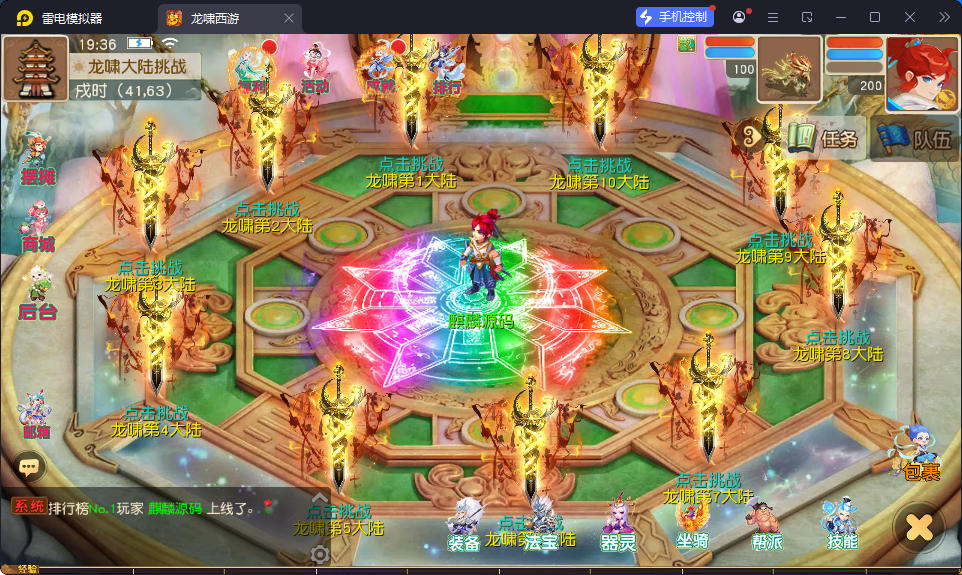Screen dimensions: 962x575
Task: Switch to the 任务 quest tab
Action: [825, 138]
